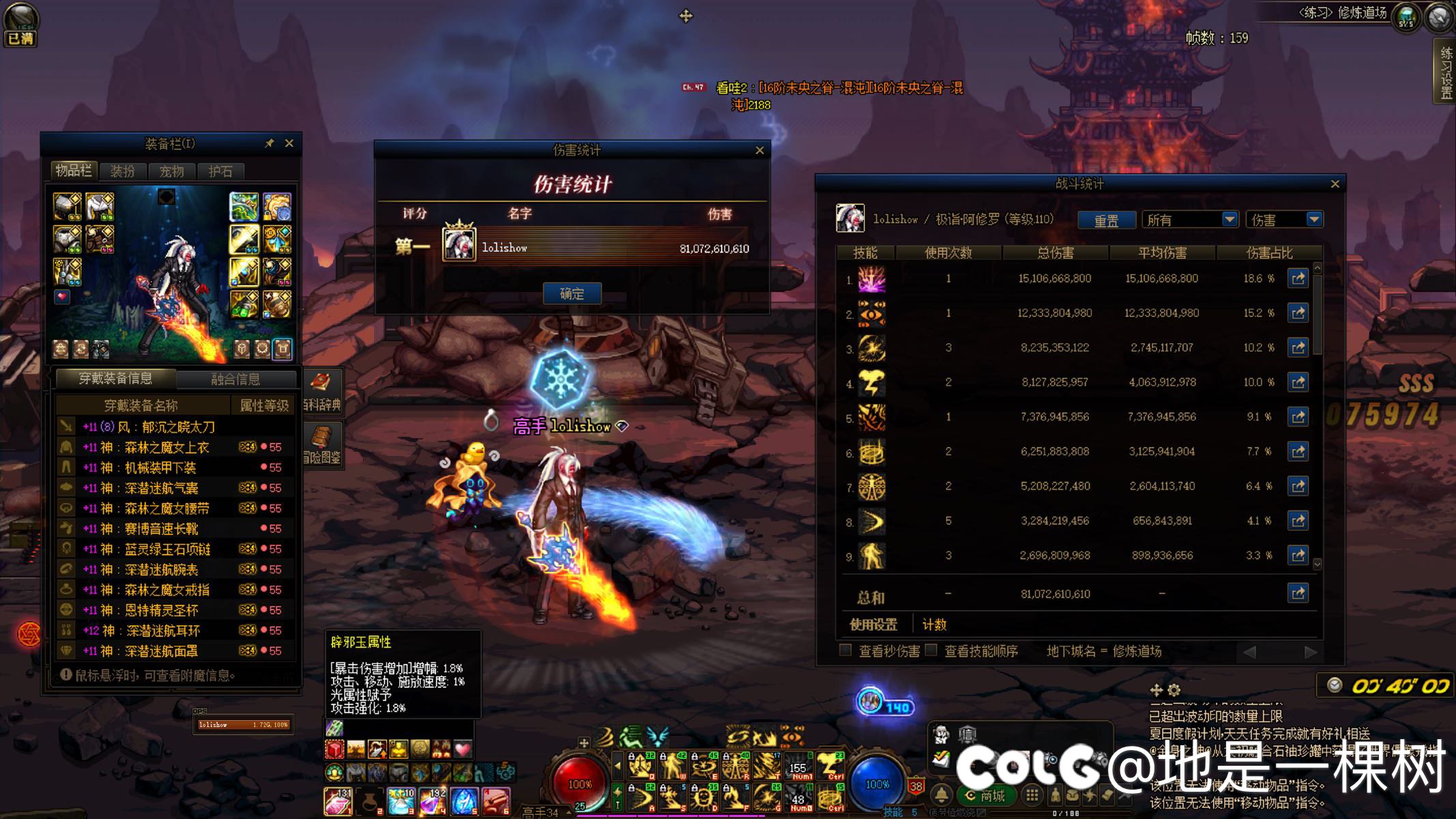The width and height of the screenshot is (1456, 819).
Task: Switch to the 装扮 avatar tab
Action: point(123,171)
